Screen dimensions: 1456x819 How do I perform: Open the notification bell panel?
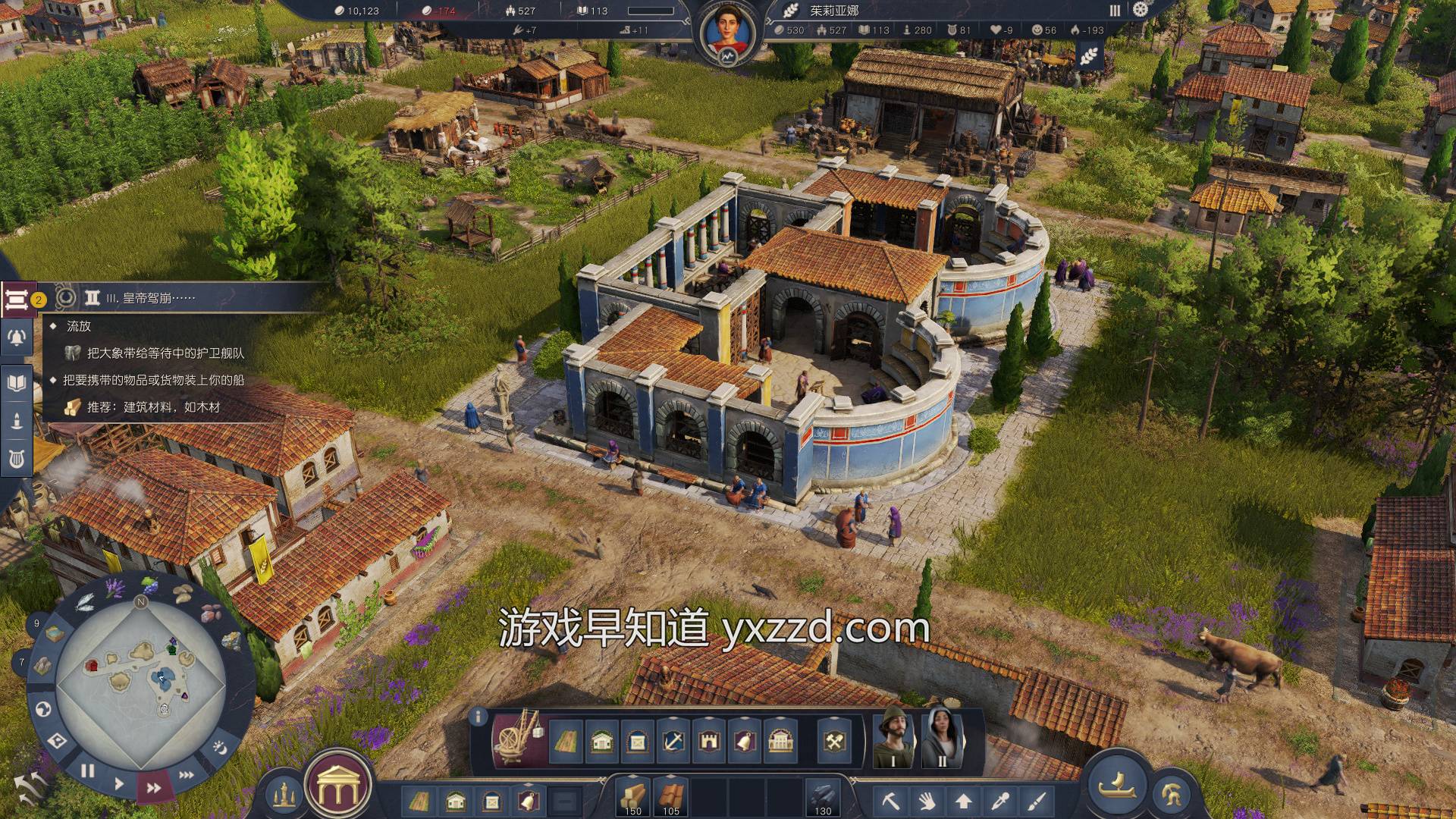point(16,338)
